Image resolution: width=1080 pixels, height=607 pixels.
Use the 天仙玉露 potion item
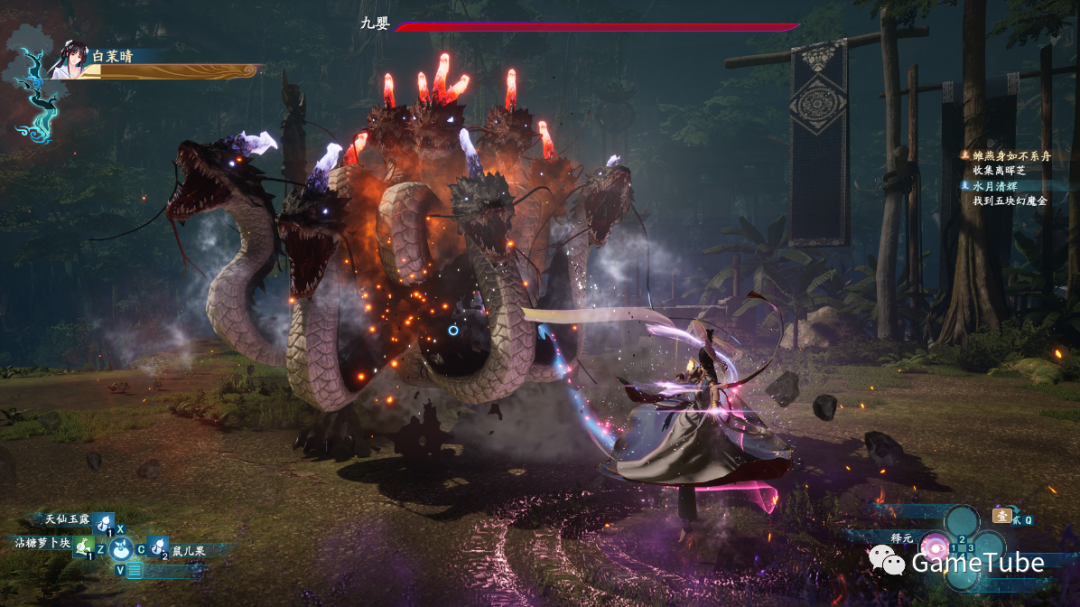(104, 521)
